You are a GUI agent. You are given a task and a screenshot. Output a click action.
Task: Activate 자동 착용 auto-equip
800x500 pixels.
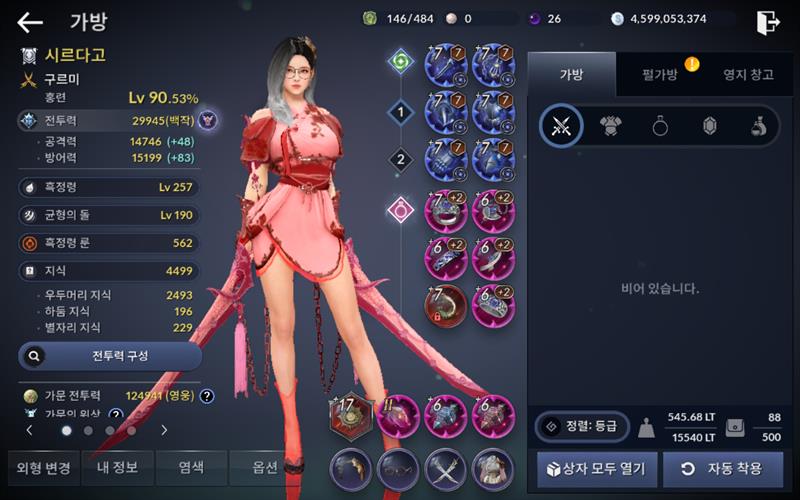click(720, 468)
